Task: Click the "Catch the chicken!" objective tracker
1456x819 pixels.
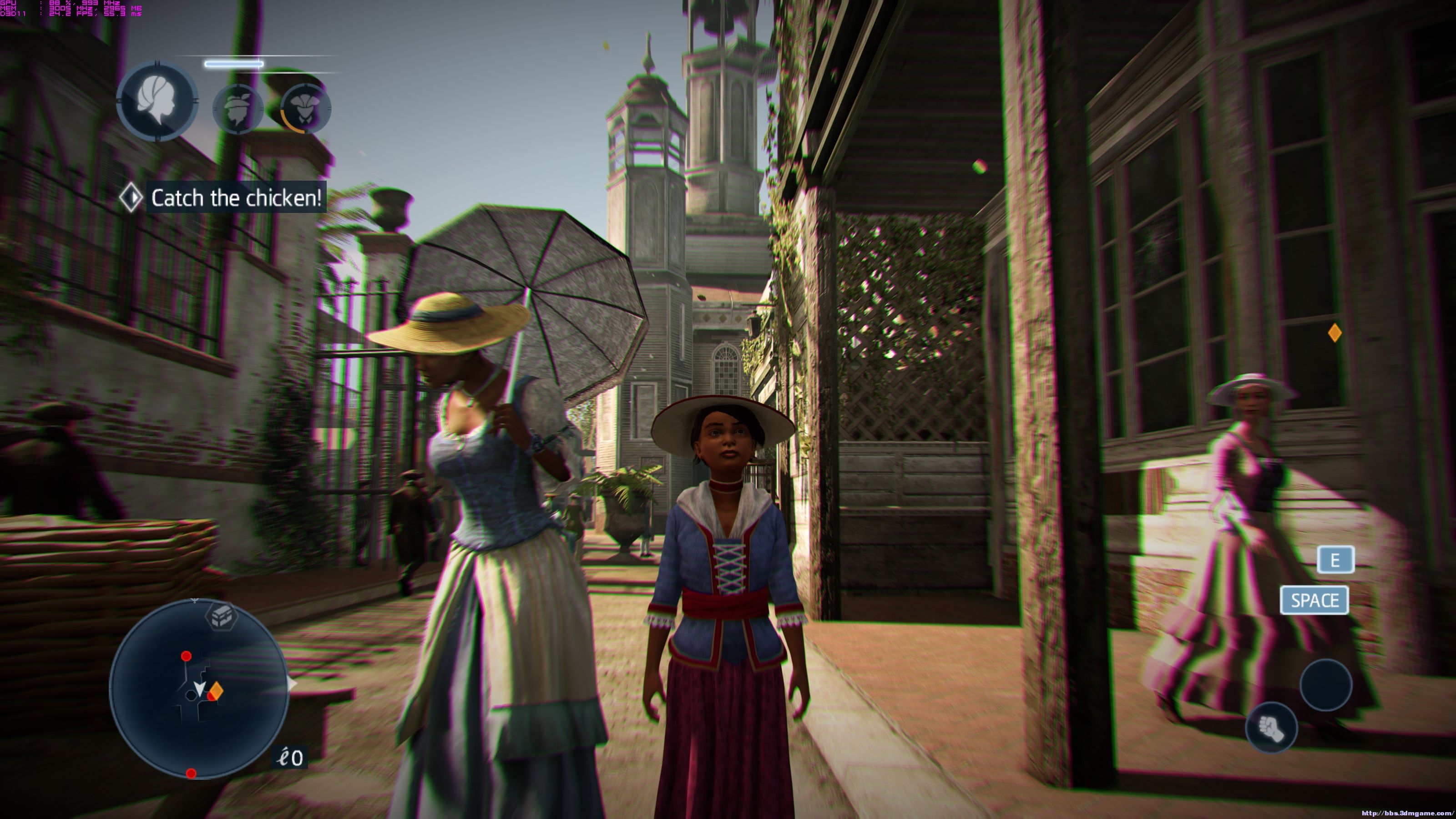Action: [x=236, y=198]
